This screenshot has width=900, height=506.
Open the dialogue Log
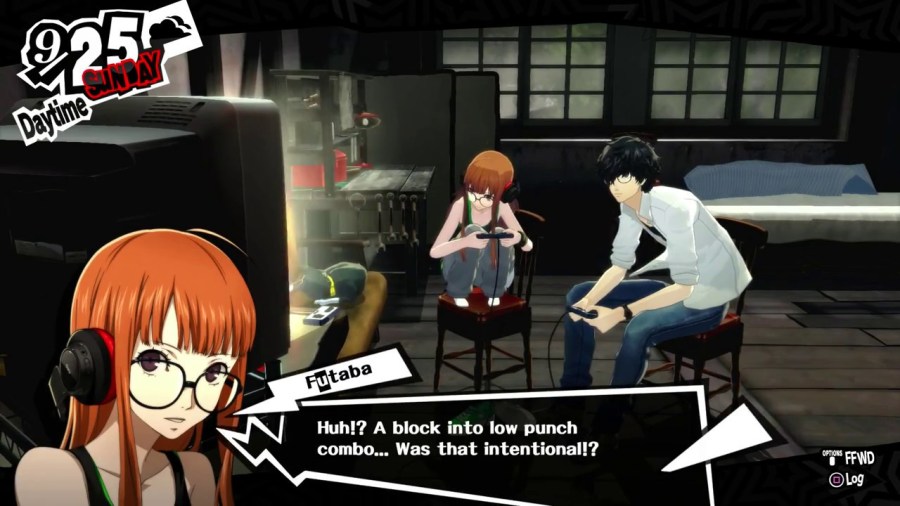[849, 480]
